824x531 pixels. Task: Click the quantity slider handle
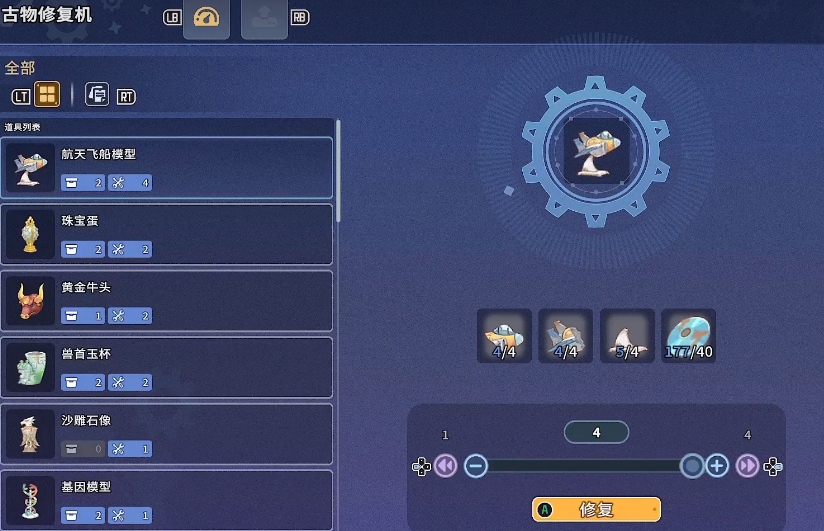[692, 466]
